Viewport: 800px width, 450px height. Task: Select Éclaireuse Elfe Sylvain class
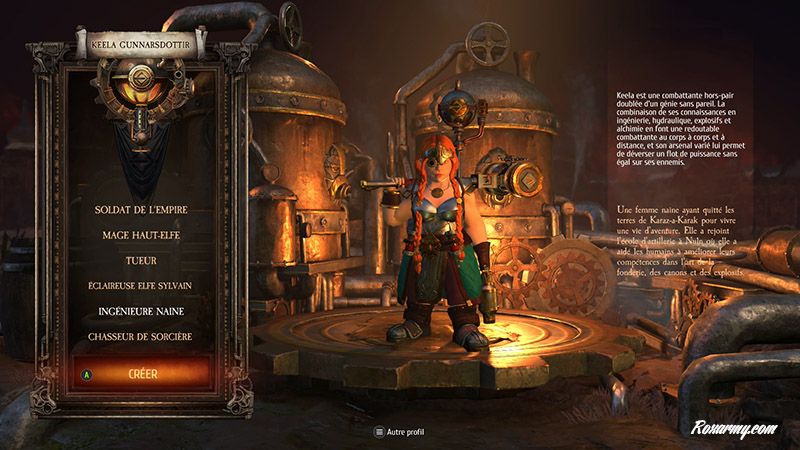click(x=139, y=285)
